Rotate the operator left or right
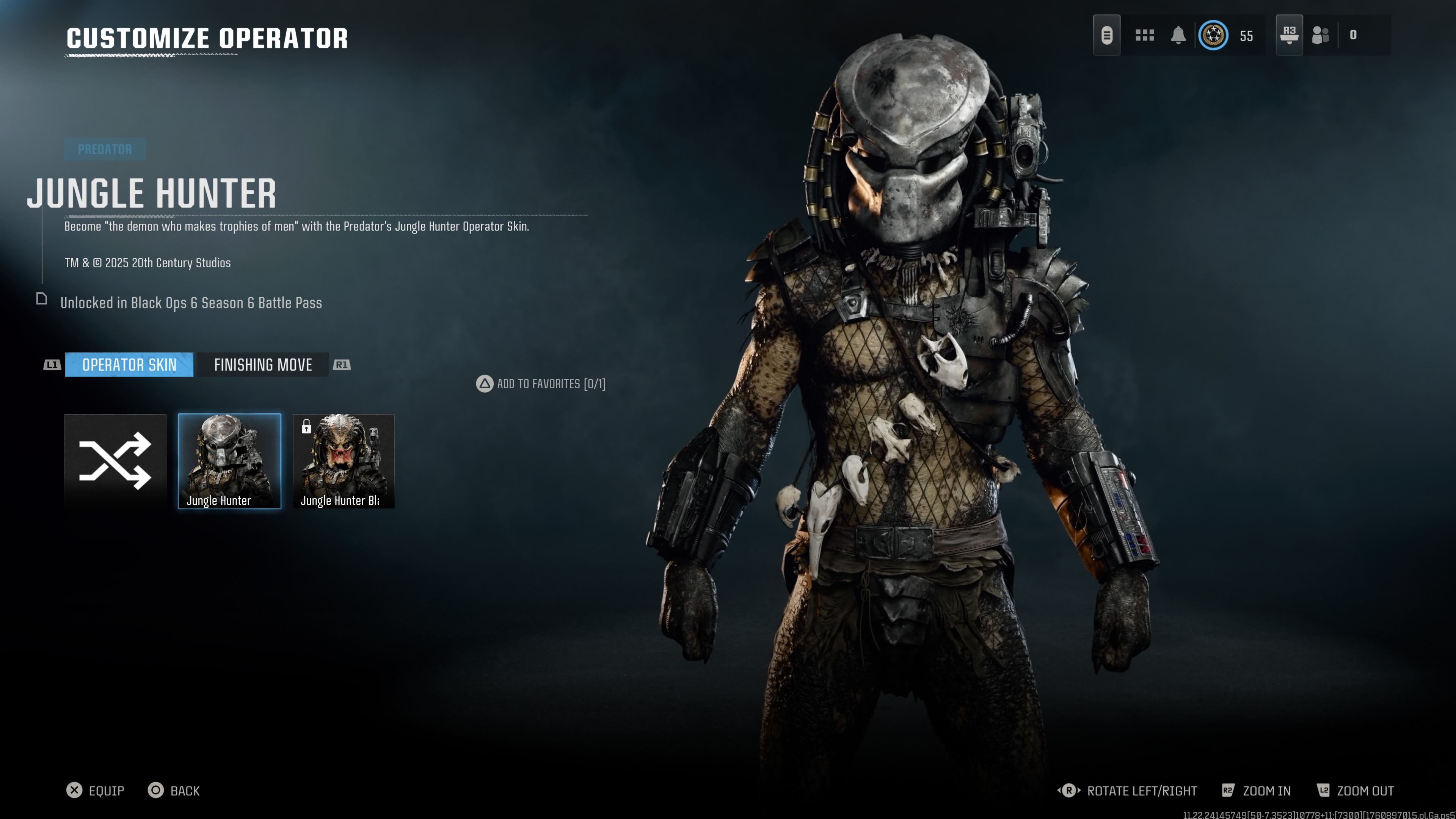The image size is (1456, 819). point(1127,790)
